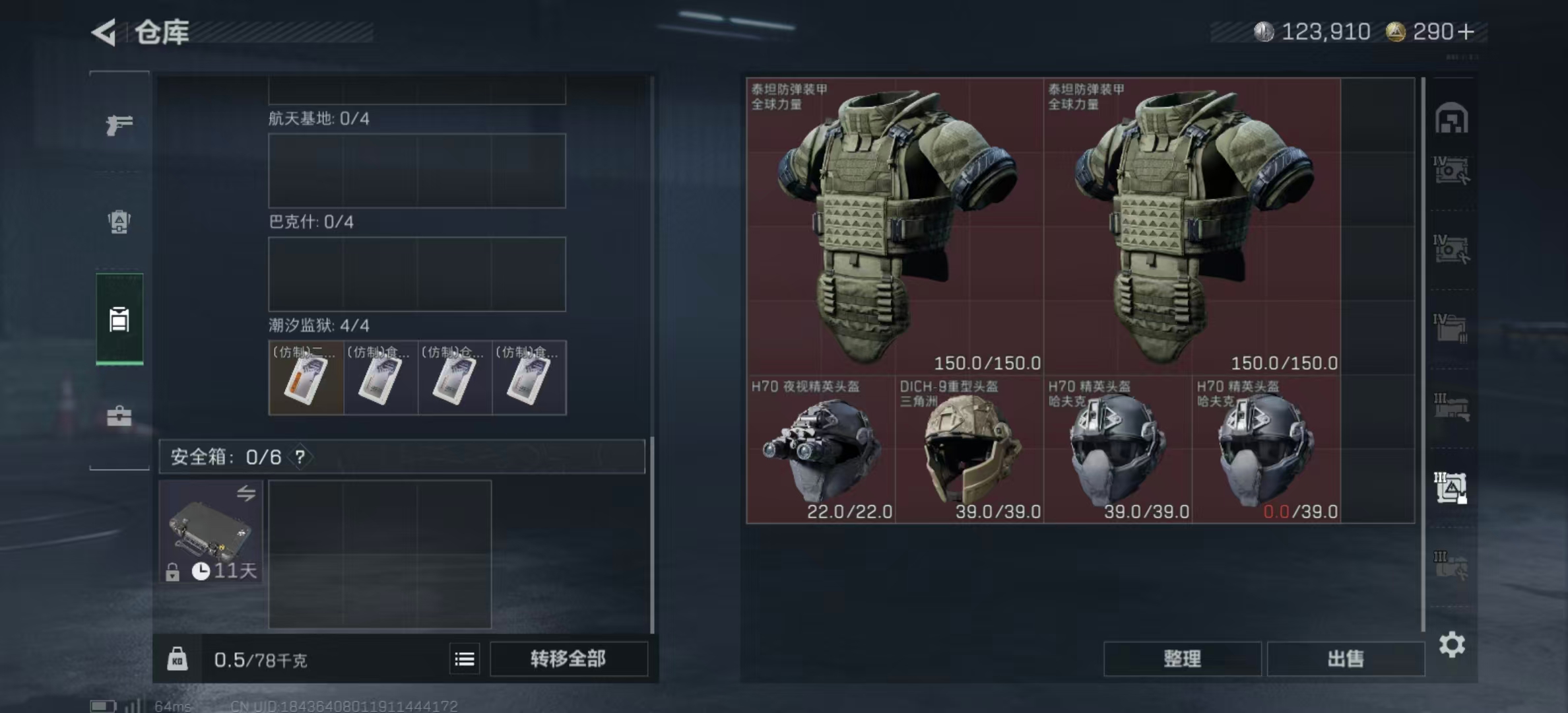
Task: Open the toolbox briefcase tab
Action: (x=119, y=416)
